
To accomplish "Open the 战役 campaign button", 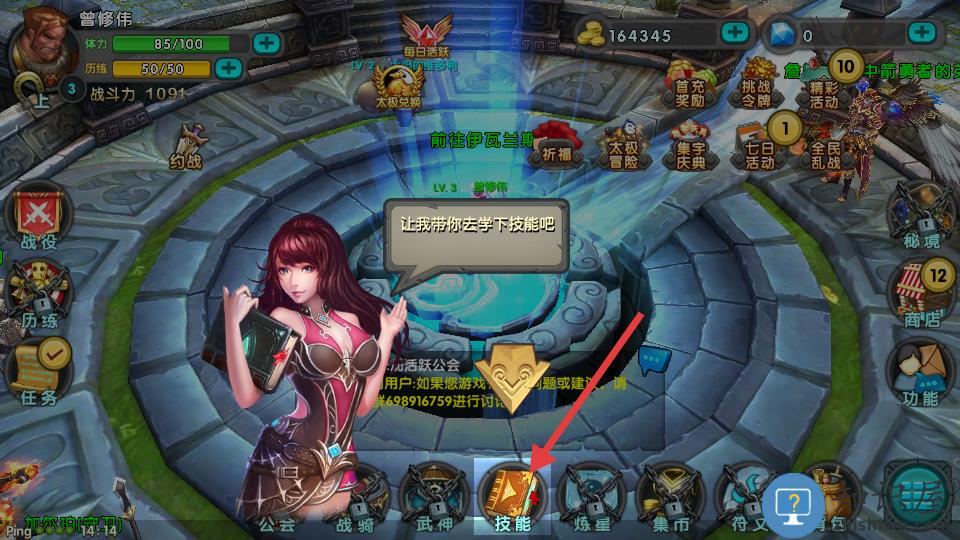I will (x=38, y=218).
